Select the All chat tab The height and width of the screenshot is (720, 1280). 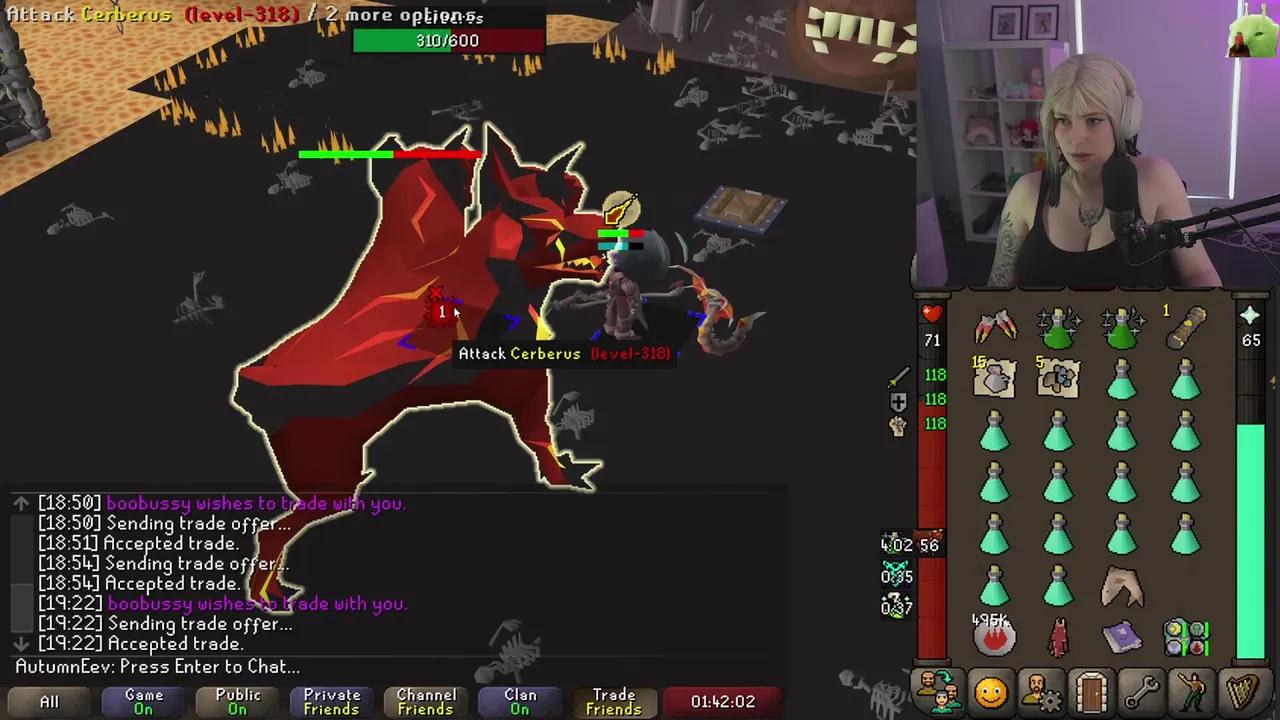tap(49, 701)
